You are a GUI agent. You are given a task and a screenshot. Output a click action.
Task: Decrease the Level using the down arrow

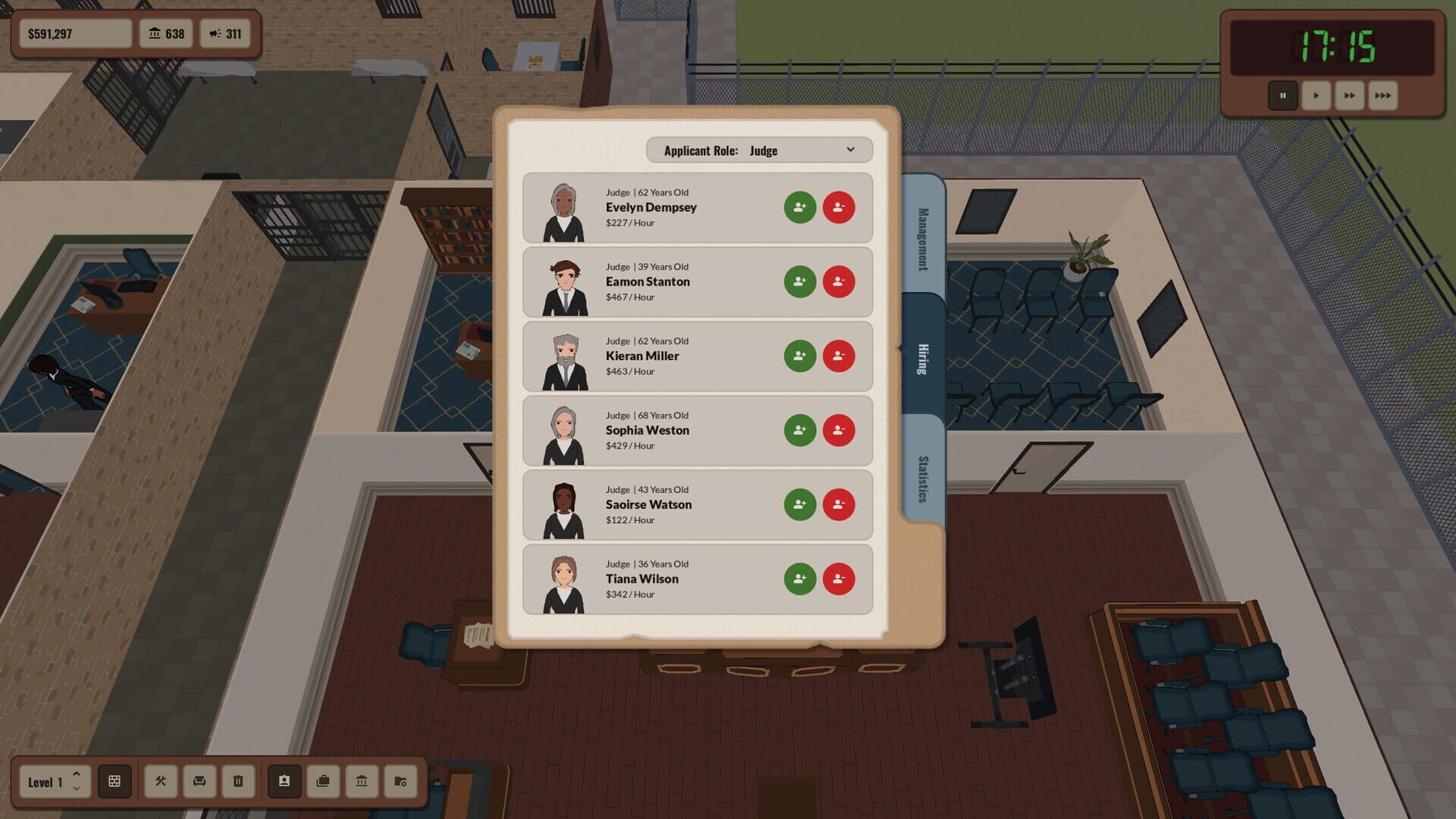point(77,790)
